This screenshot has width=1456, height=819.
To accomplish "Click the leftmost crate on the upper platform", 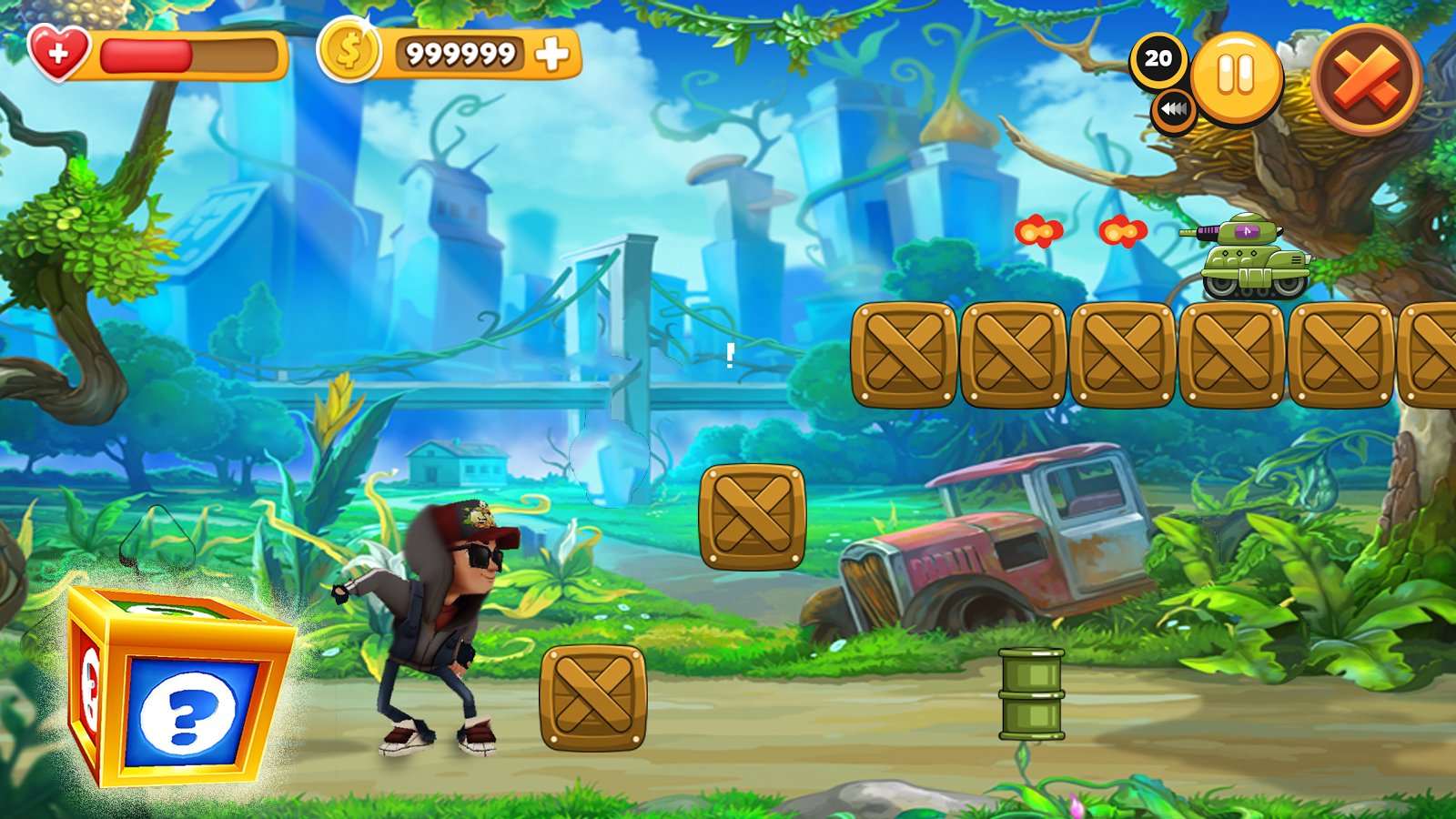I will coord(905,355).
